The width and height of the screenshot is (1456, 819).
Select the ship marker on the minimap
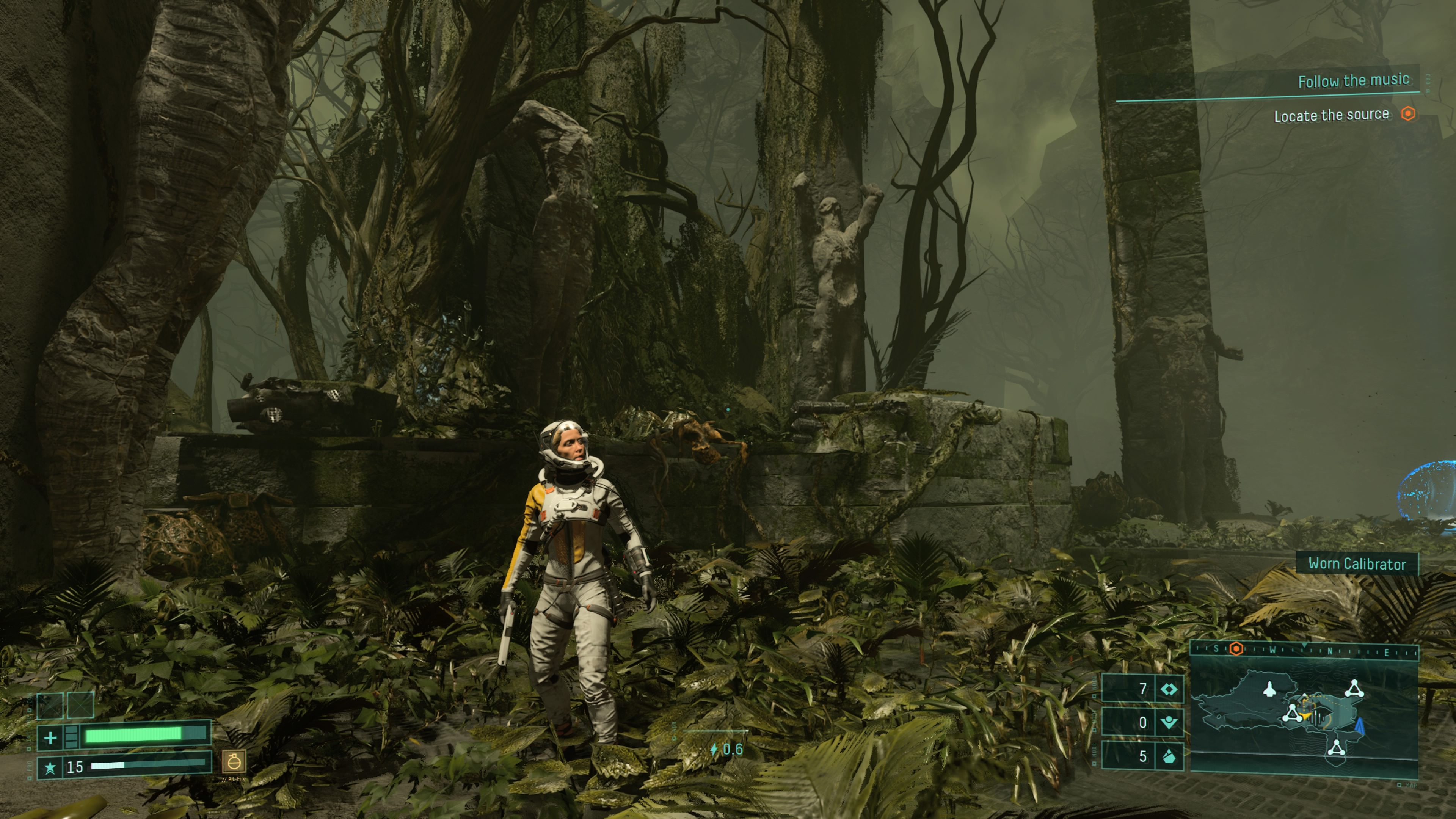[x=1269, y=689]
